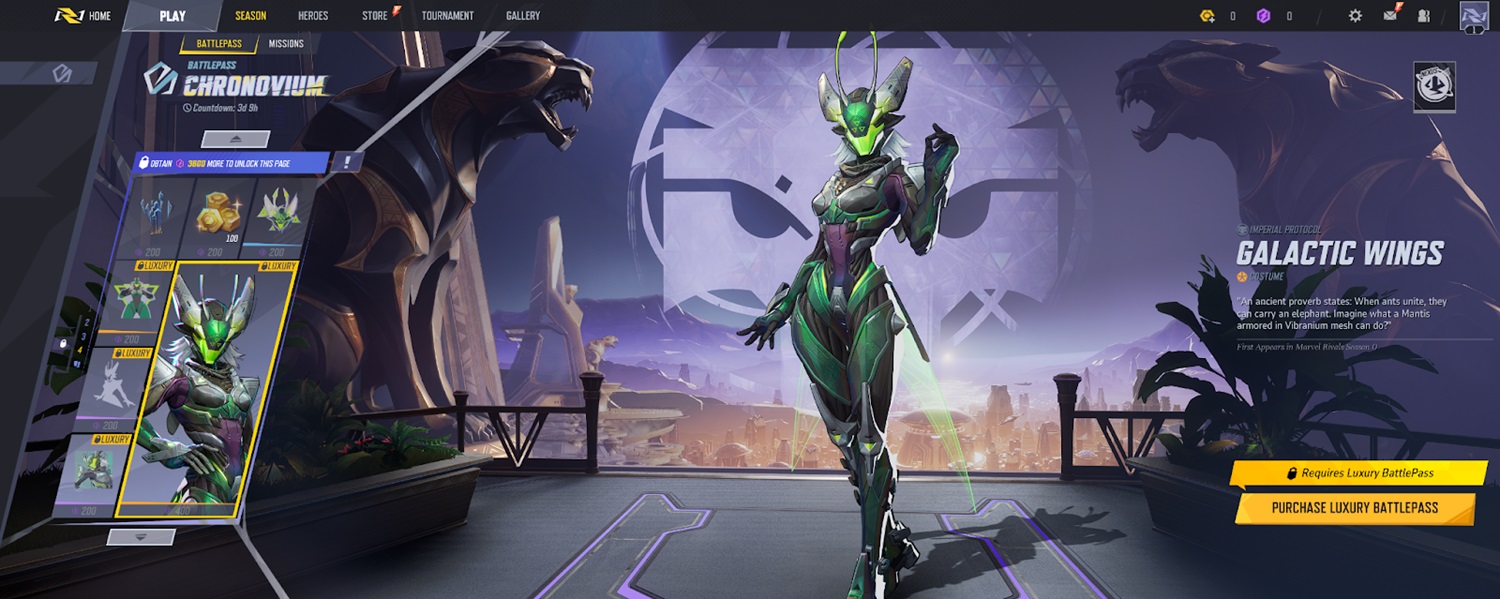Viewport: 1500px width, 599px height.
Task: Open the Play menu
Action: pos(172,16)
